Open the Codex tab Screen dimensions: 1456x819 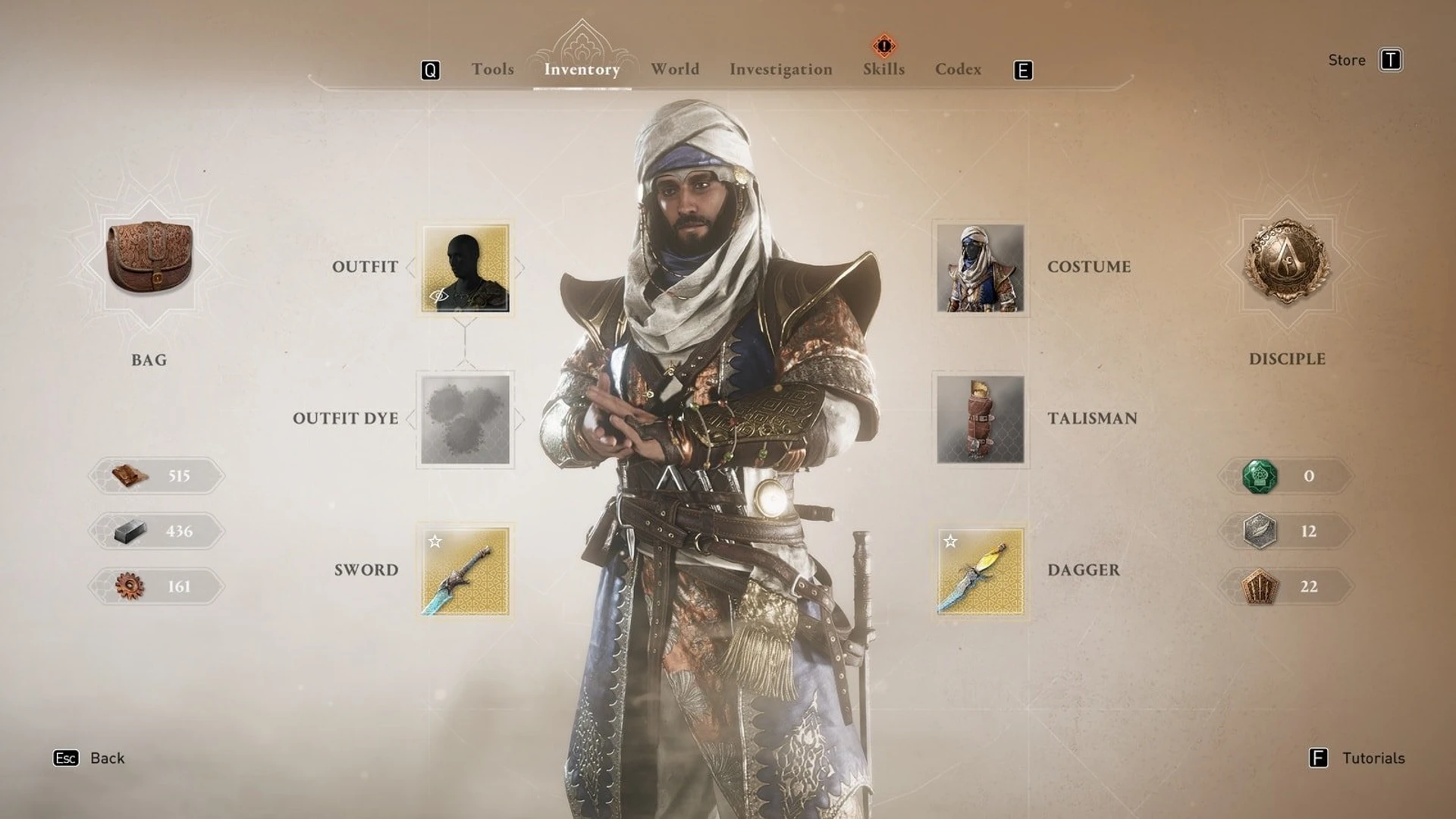[x=958, y=69]
